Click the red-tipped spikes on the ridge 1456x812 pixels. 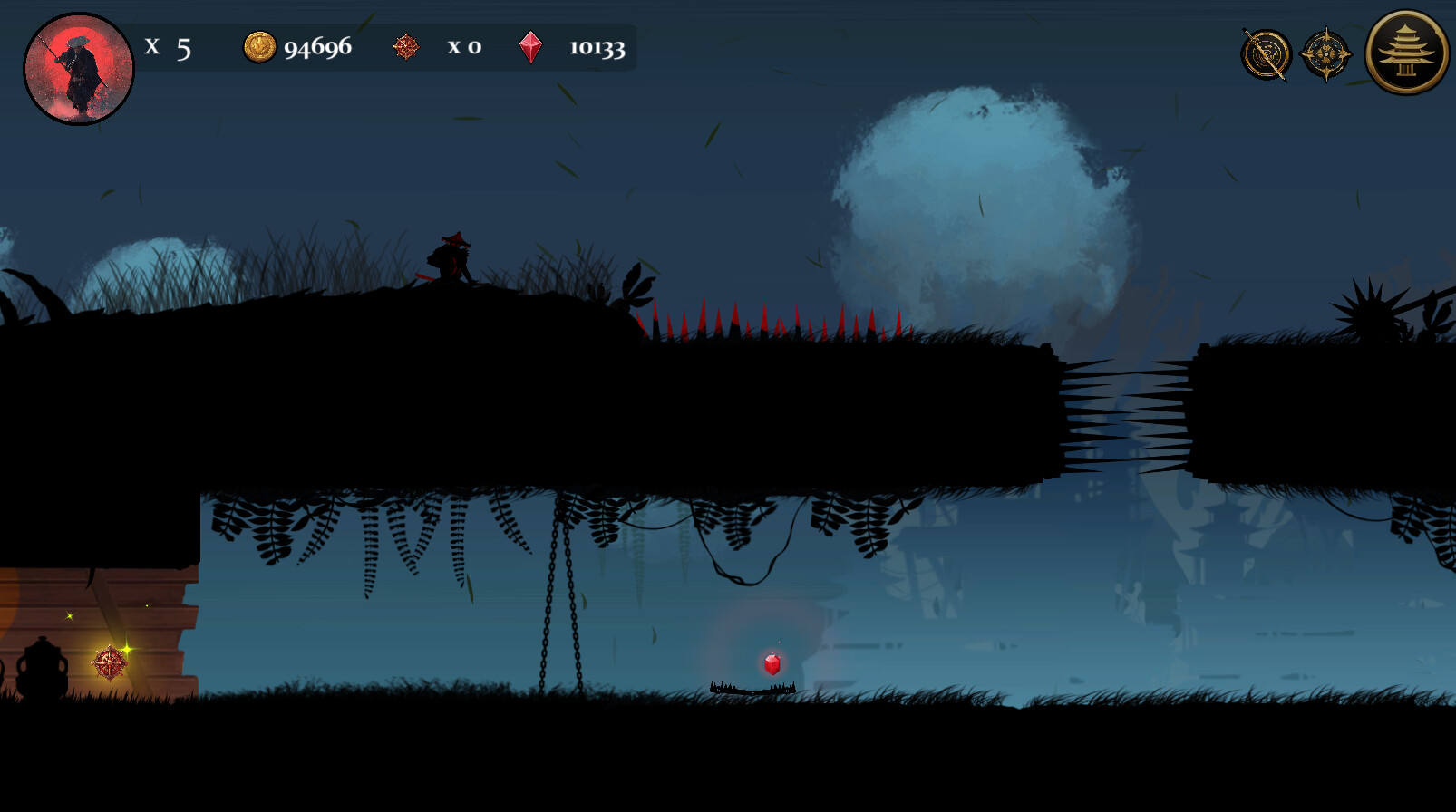coord(771,326)
